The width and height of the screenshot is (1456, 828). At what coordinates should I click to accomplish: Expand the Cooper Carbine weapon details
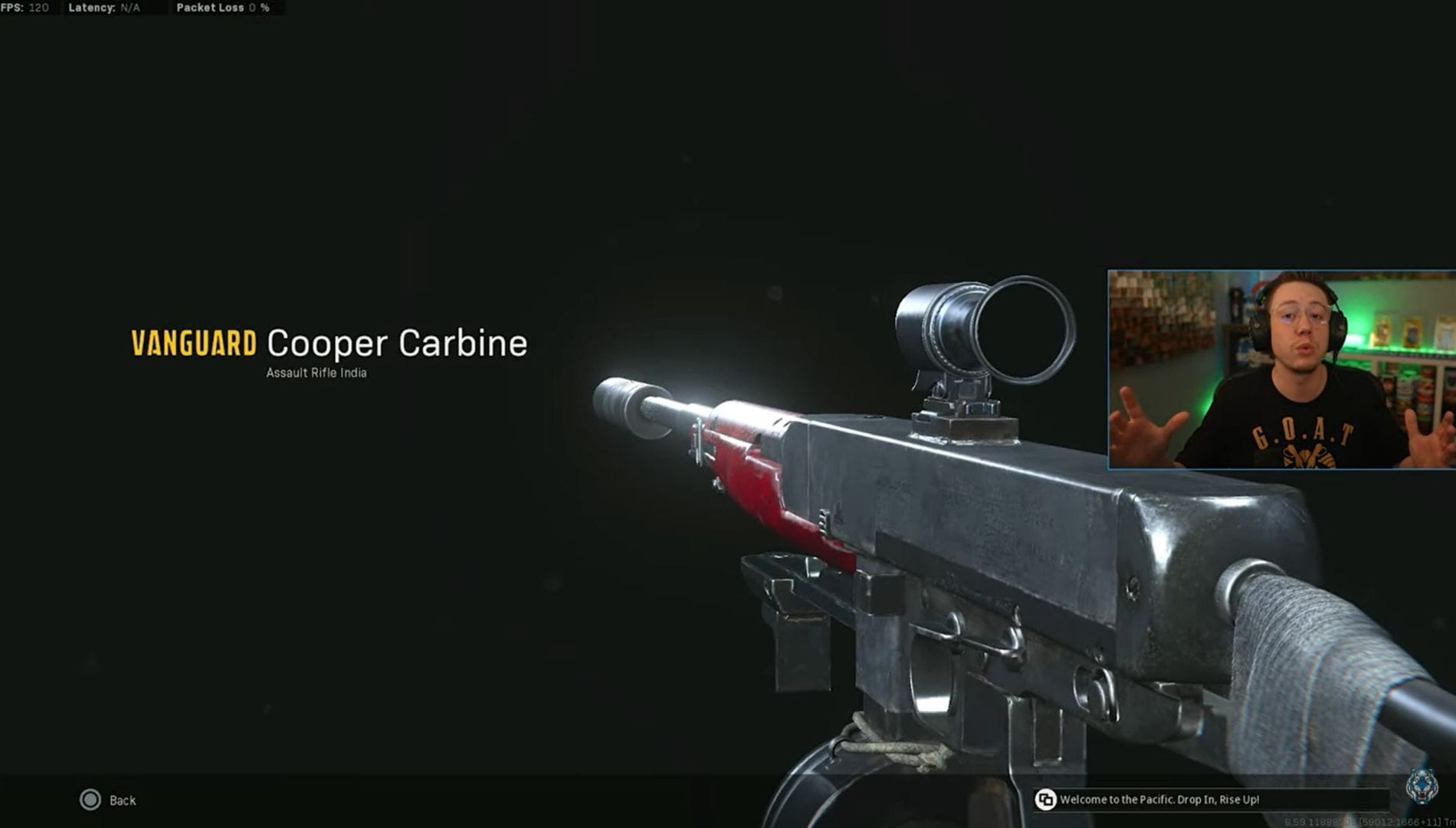click(395, 344)
